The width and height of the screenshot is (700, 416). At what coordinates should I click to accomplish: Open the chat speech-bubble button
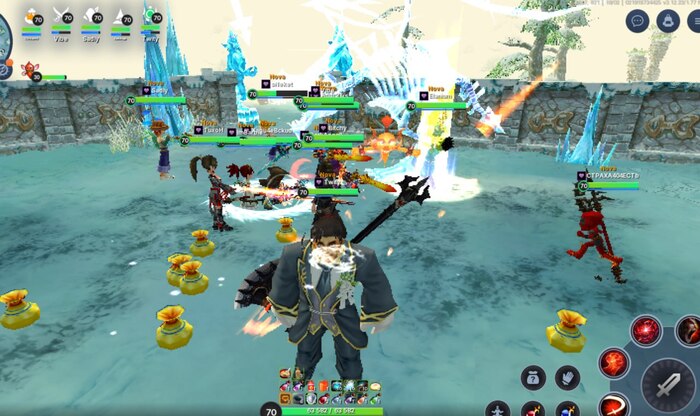click(638, 20)
